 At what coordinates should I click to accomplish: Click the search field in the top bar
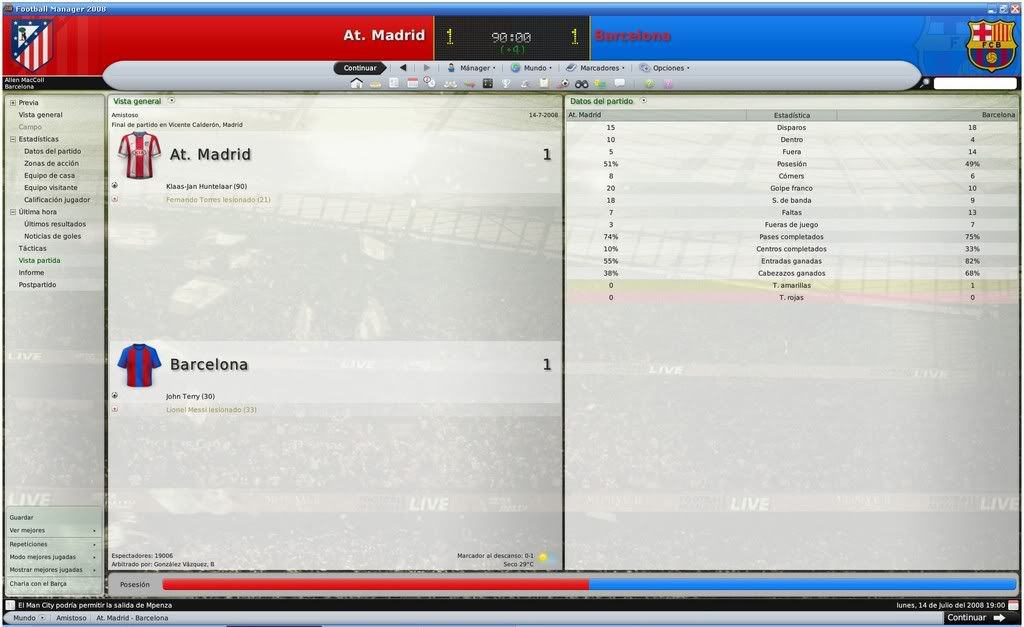974,84
